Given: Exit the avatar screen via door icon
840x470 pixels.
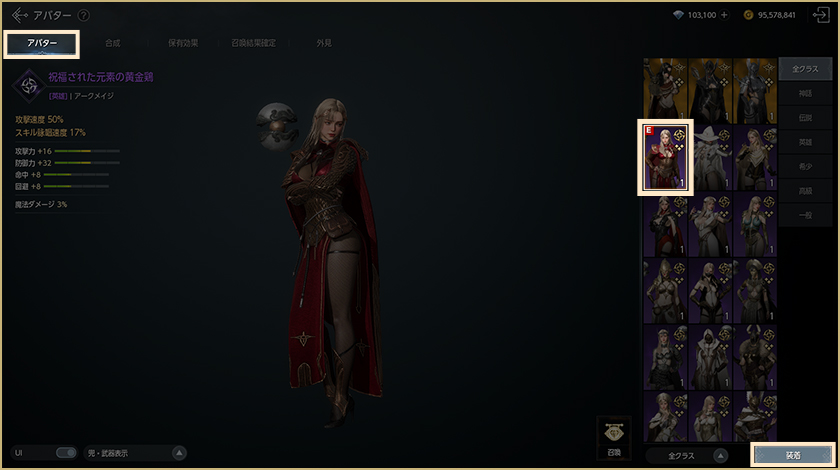Looking at the screenshot, I should 821,16.
